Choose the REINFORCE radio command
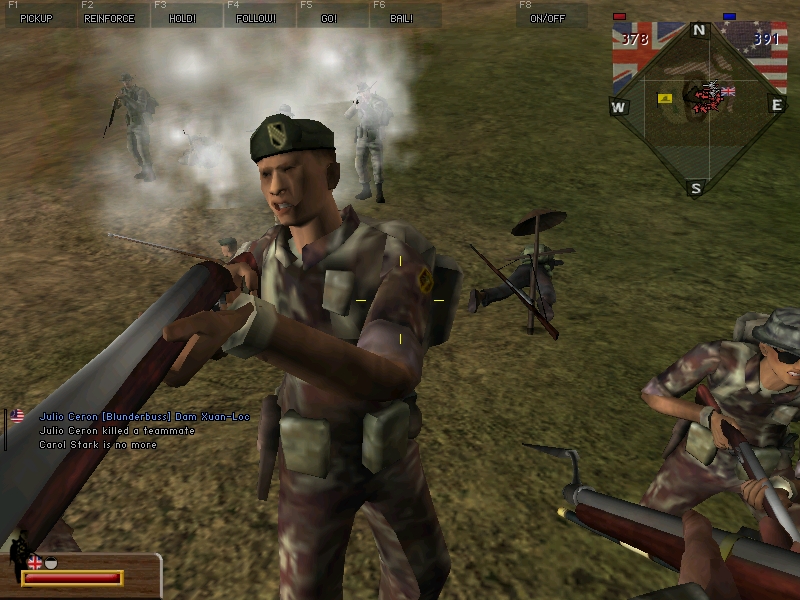 [109, 18]
